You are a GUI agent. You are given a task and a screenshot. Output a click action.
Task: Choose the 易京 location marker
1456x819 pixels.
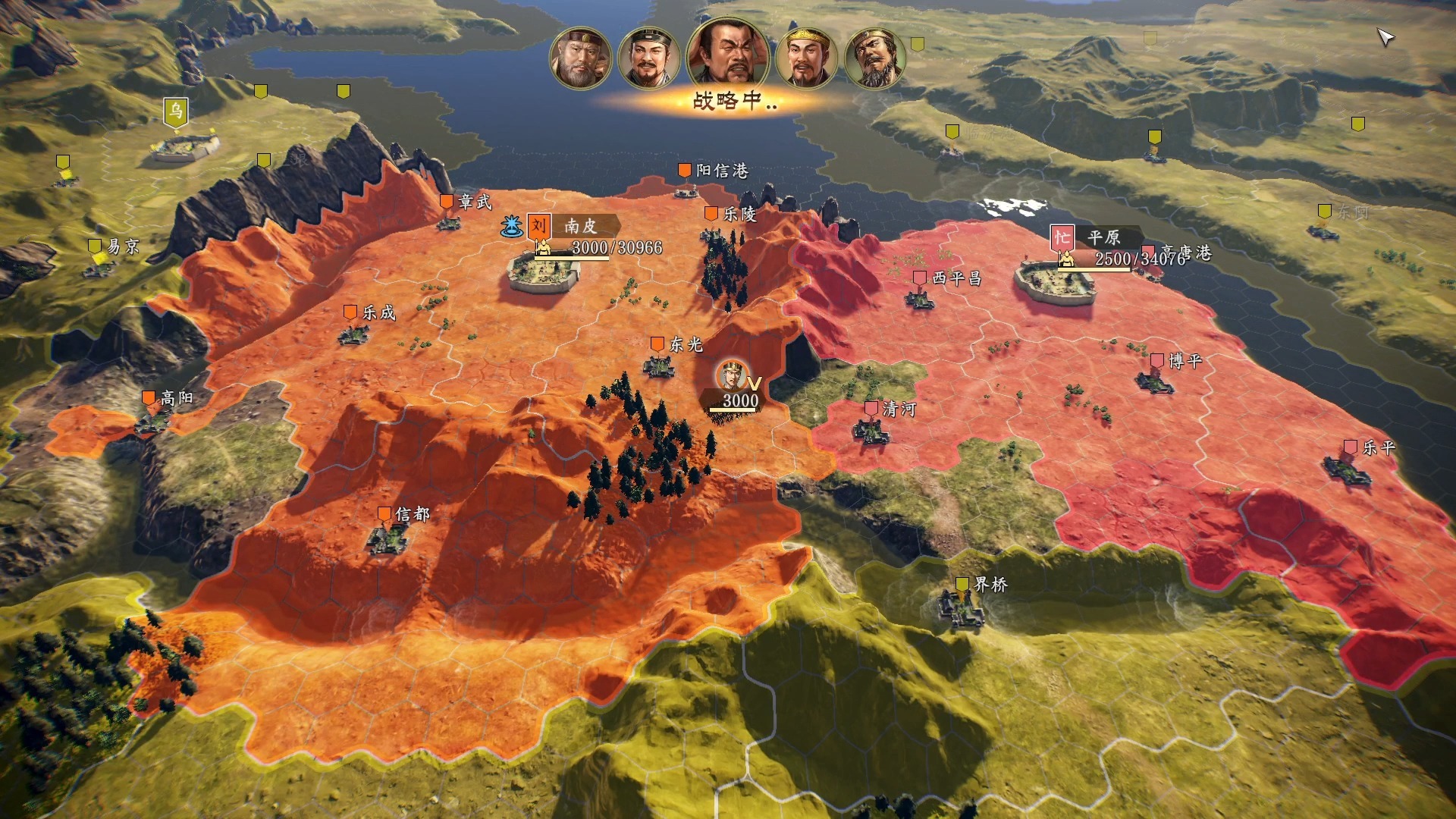click(x=95, y=246)
